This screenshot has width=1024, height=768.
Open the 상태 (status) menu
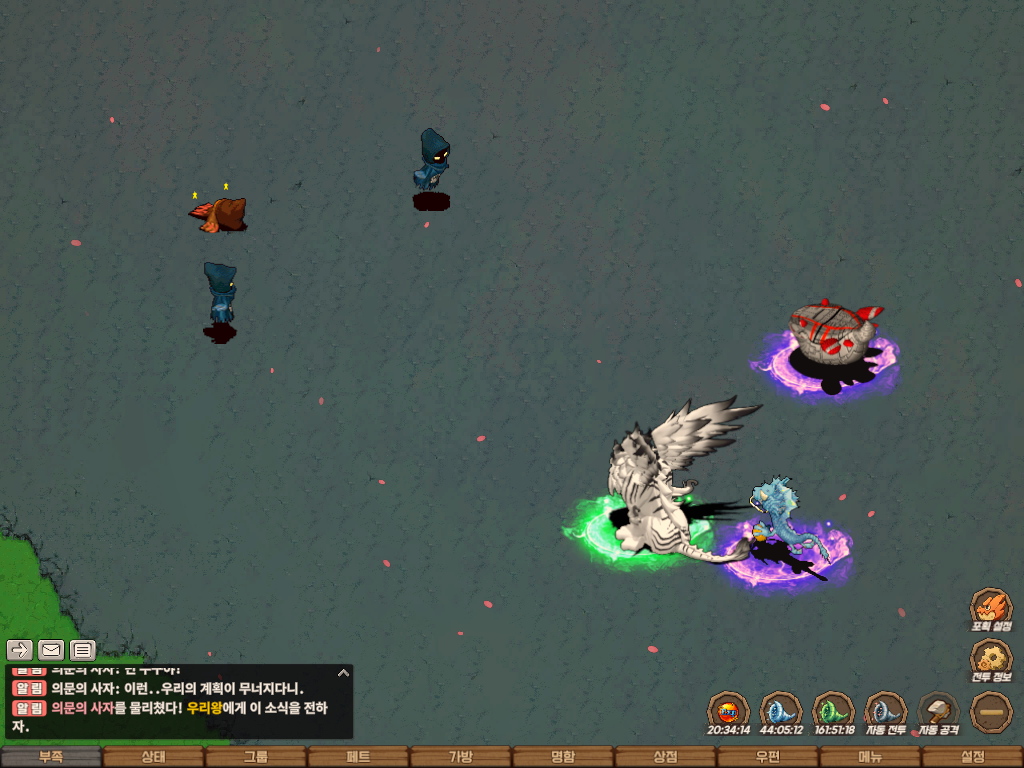(x=153, y=757)
